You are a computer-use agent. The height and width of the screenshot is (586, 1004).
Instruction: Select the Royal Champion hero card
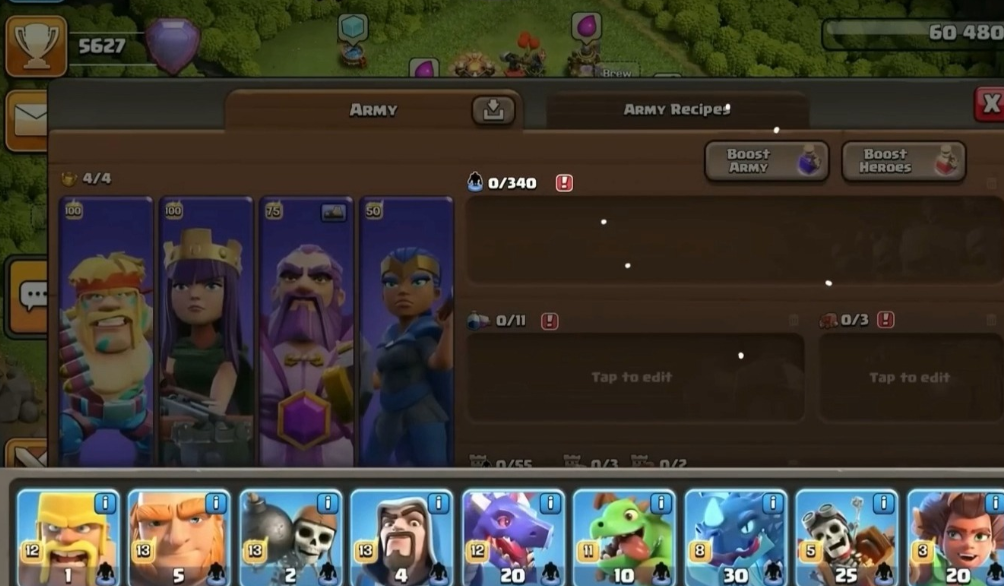406,330
